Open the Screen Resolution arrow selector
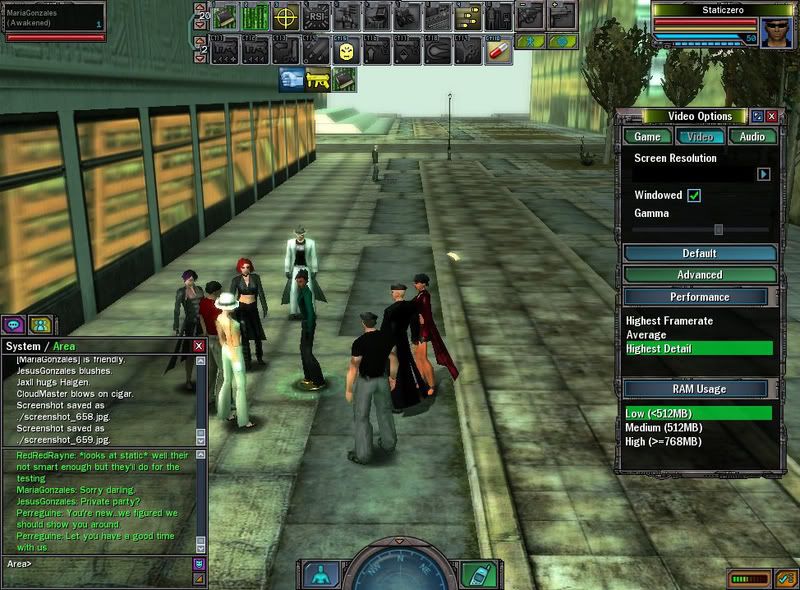This screenshot has width=800, height=590. tap(763, 174)
